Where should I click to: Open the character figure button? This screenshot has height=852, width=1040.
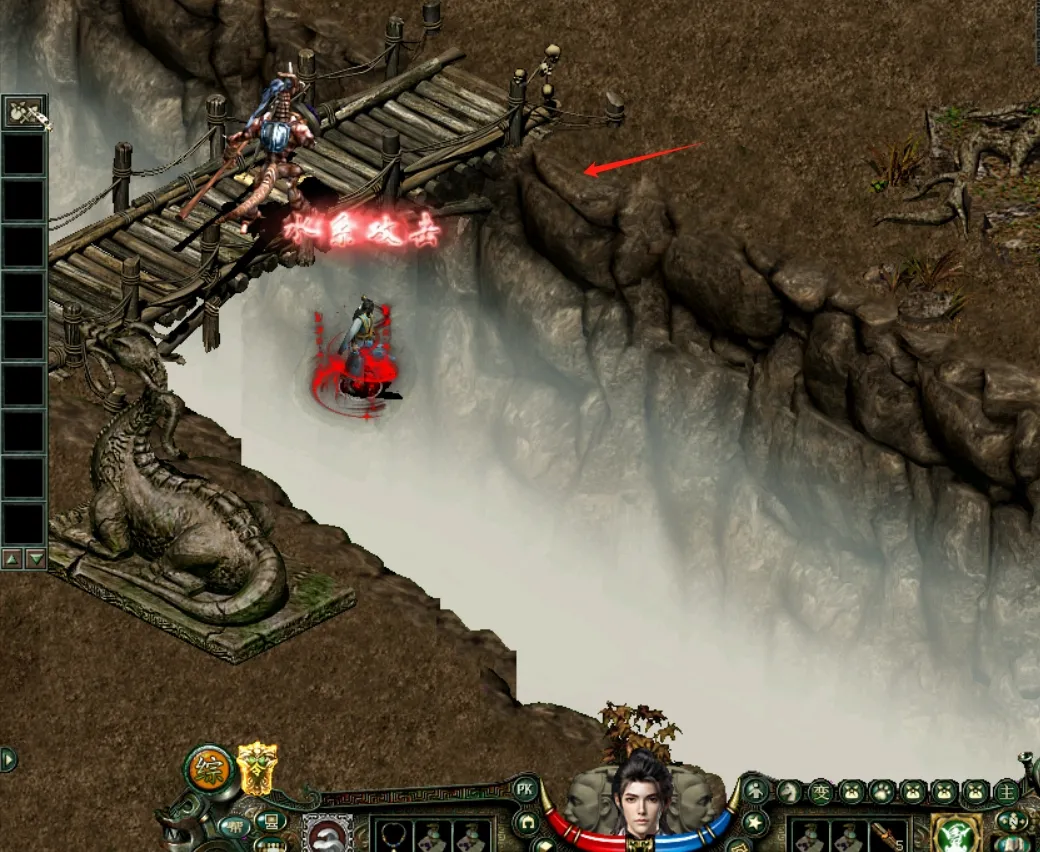point(756,790)
